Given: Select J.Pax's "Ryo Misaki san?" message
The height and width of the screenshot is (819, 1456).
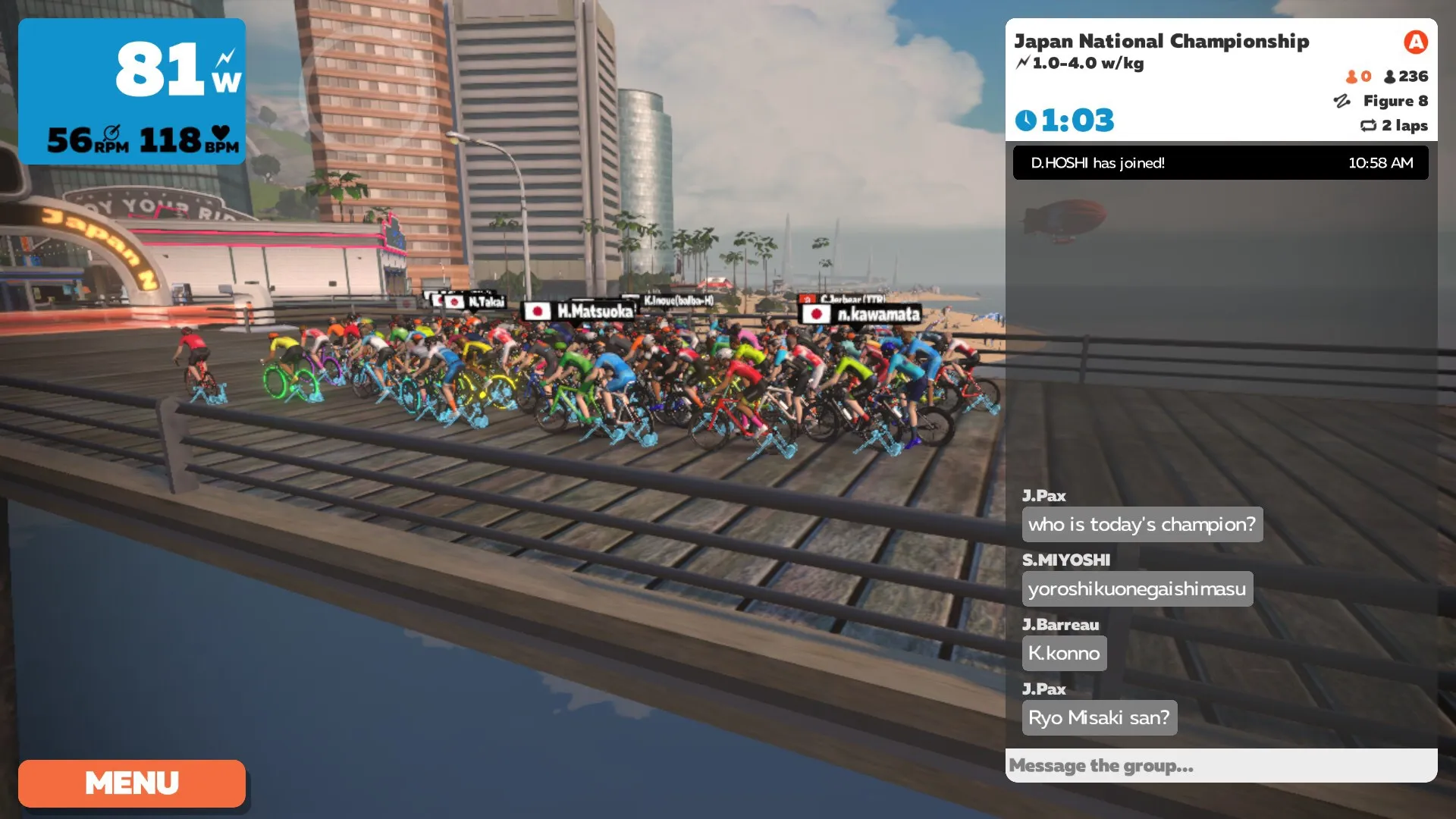Looking at the screenshot, I should point(1098,717).
